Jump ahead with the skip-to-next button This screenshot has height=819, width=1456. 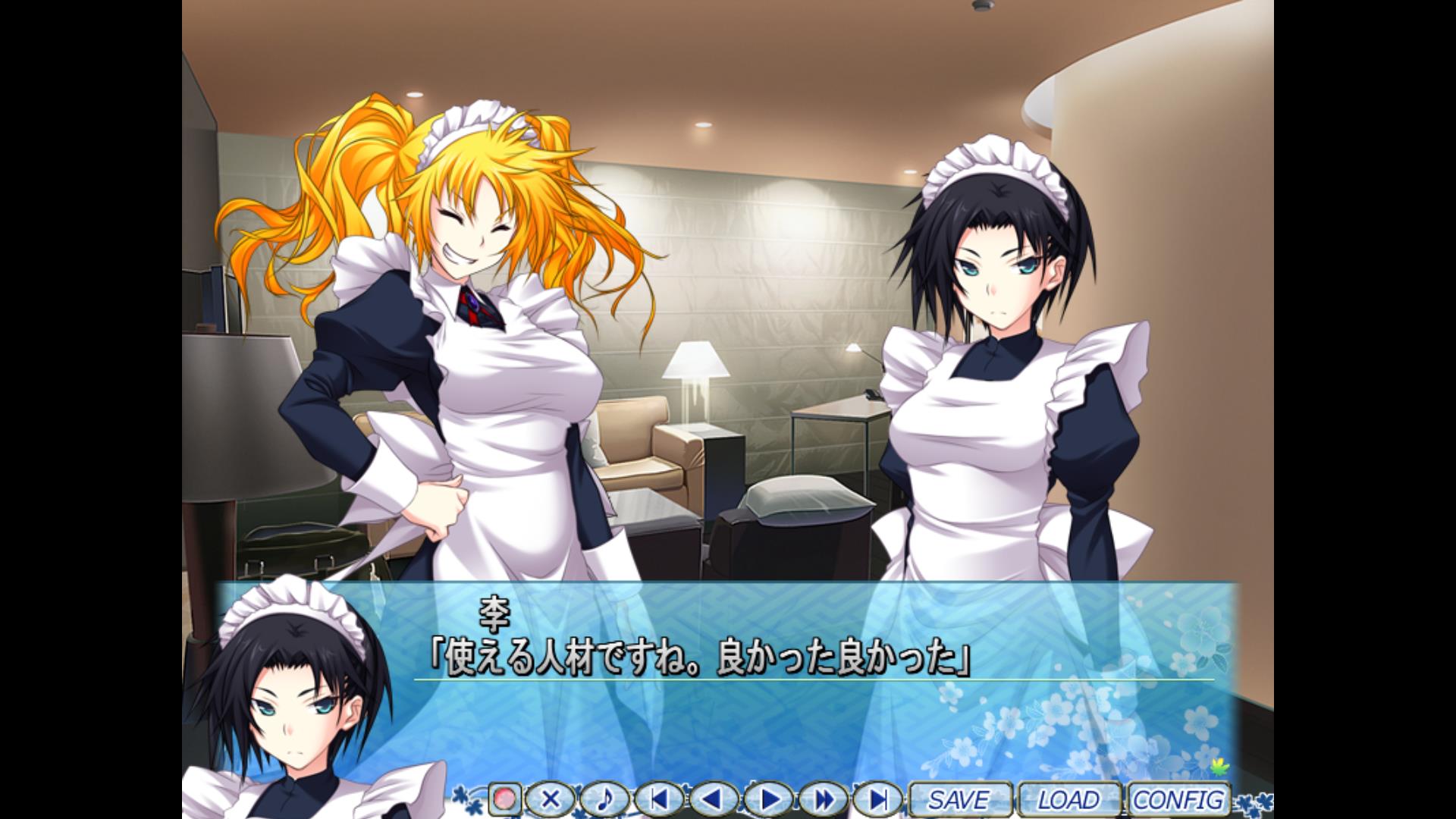[x=877, y=799]
